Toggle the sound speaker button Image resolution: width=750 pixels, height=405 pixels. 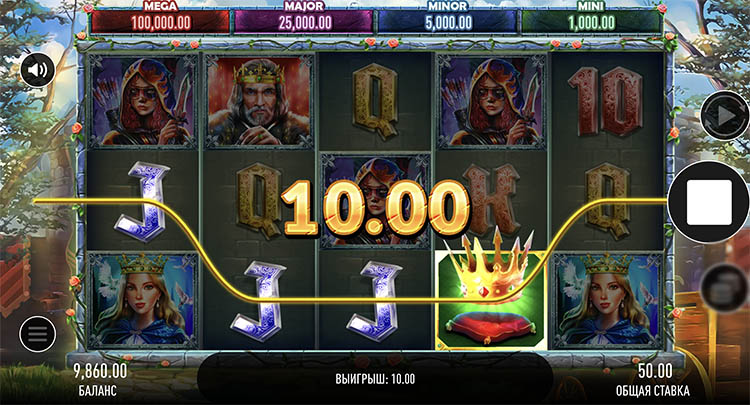(38, 70)
